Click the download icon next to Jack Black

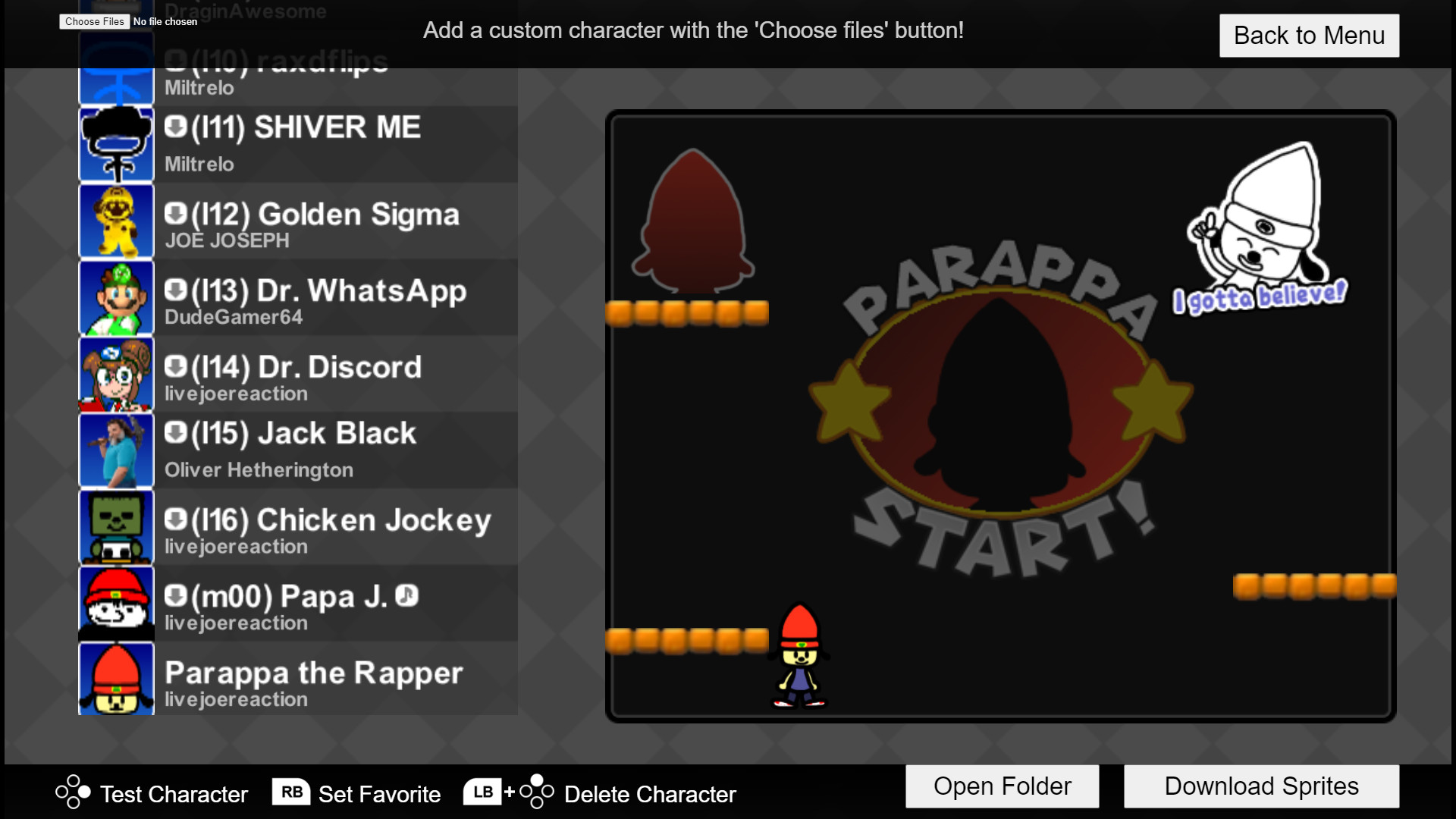175,433
